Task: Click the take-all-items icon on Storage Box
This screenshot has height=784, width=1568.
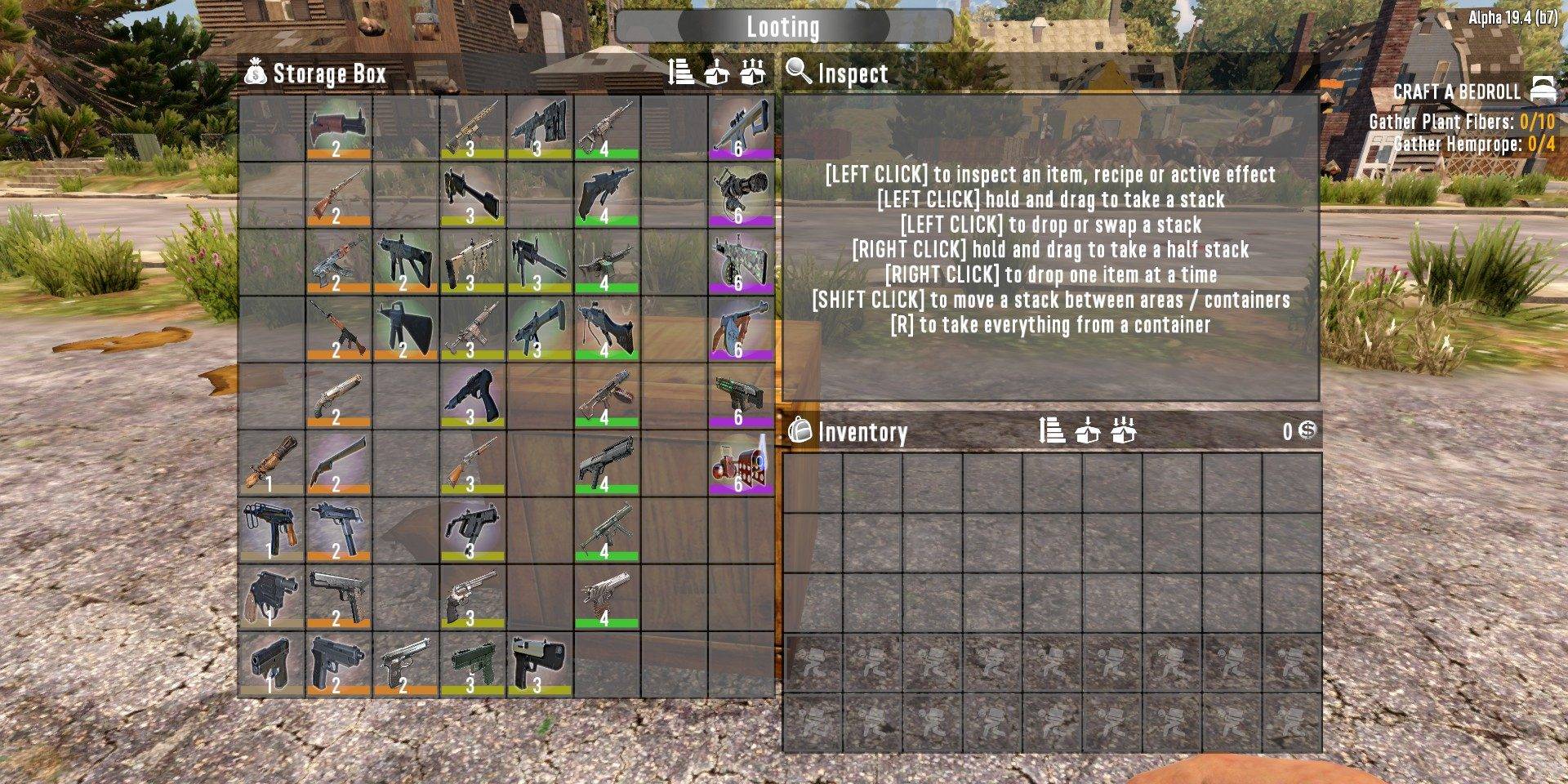Action: (718, 72)
